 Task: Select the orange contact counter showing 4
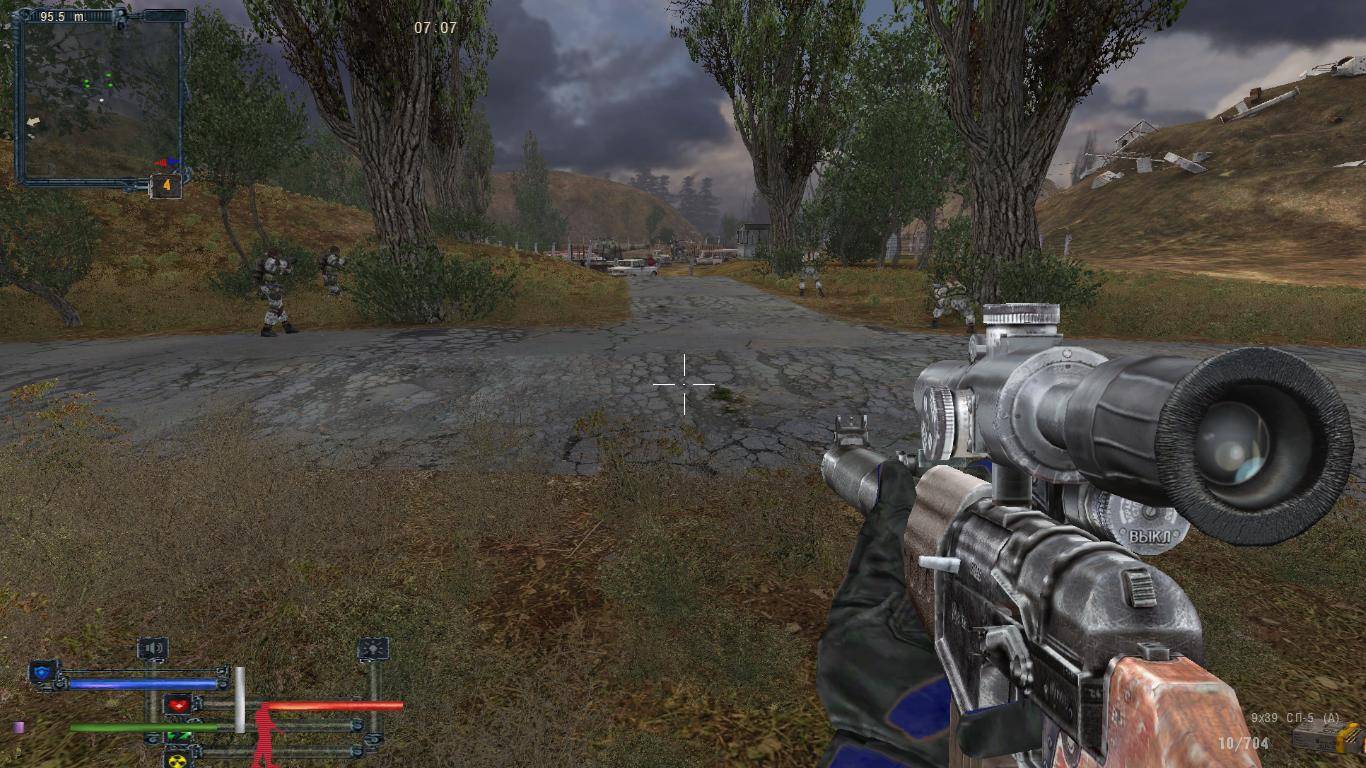click(166, 186)
